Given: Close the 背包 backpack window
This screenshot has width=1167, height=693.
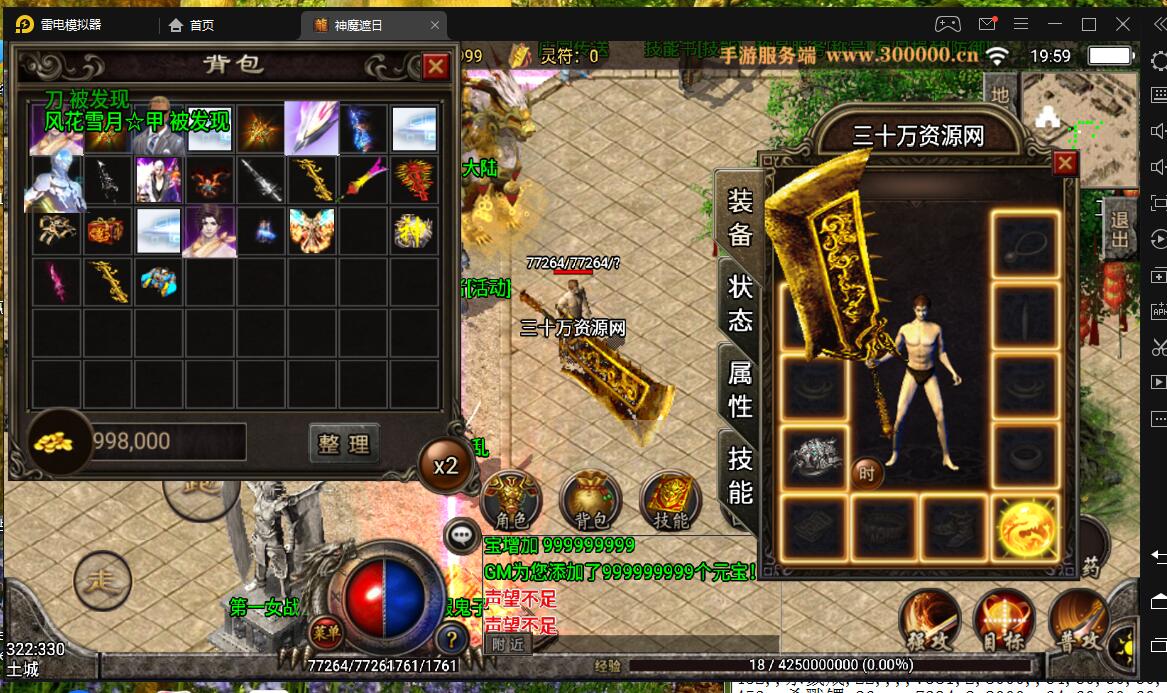Looking at the screenshot, I should [x=436, y=67].
